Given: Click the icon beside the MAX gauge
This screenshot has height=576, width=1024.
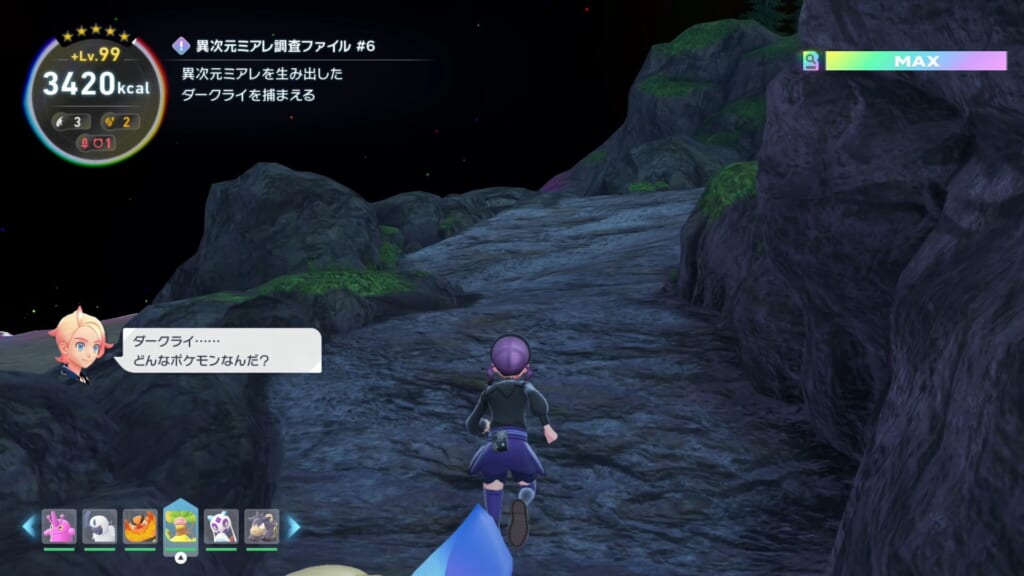Looking at the screenshot, I should tap(811, 62).
